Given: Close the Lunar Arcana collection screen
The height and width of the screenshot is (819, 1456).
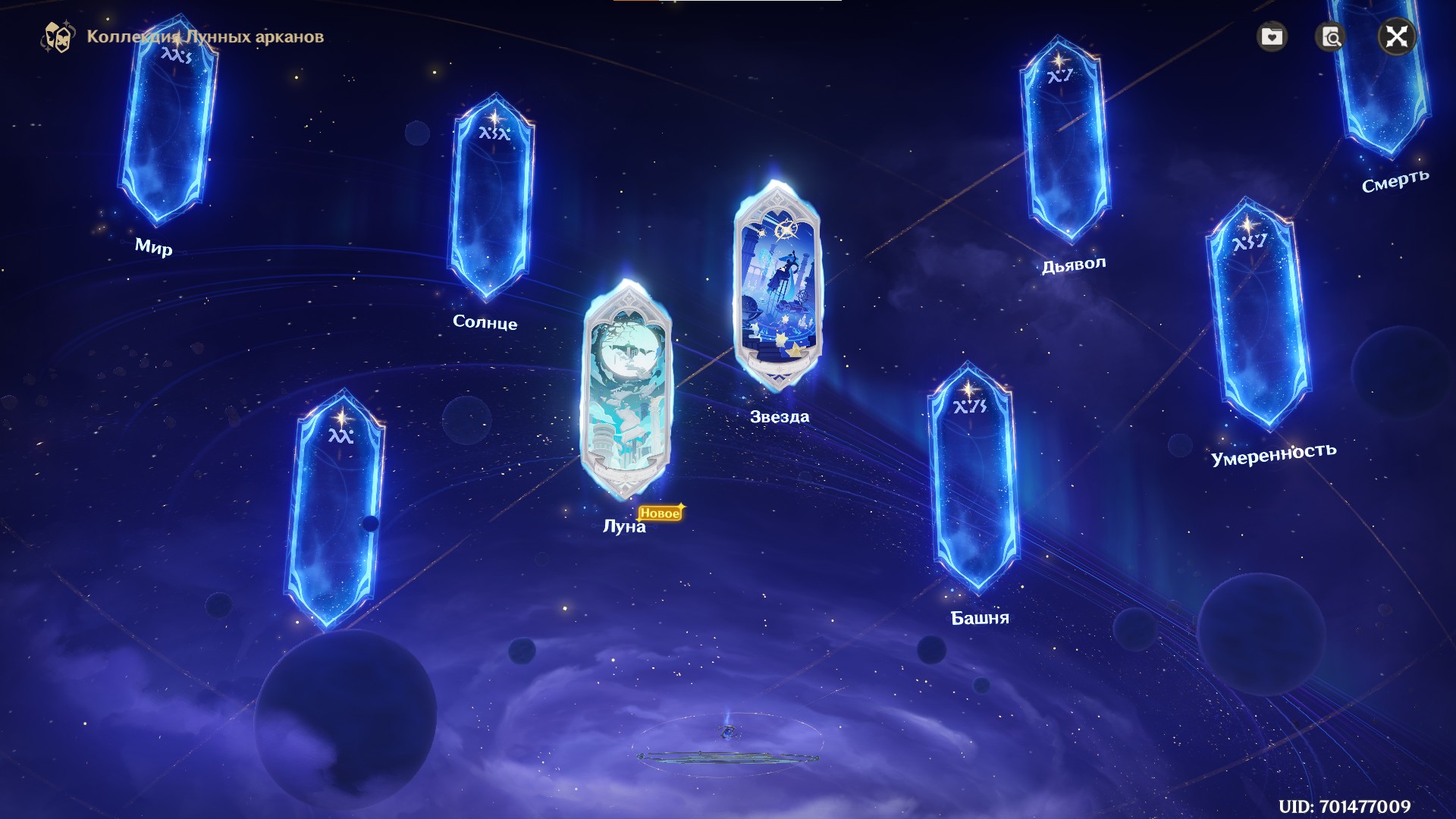Looking at the screenshot, I should (1397, 36).
